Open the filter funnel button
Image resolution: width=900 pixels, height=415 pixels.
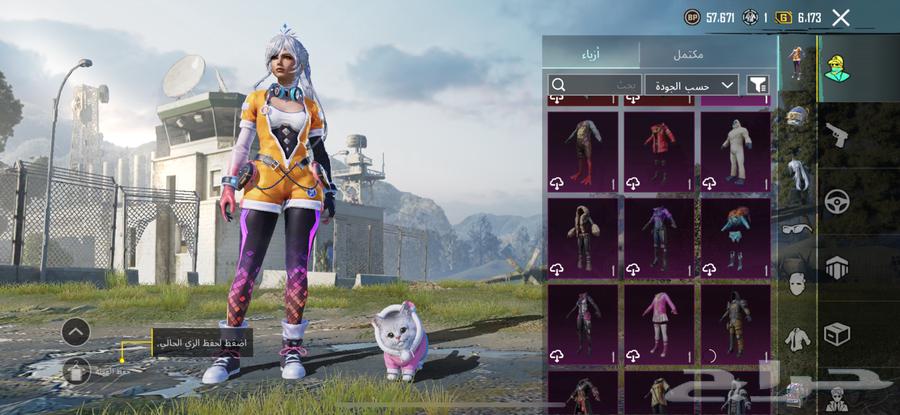point(758,85)
